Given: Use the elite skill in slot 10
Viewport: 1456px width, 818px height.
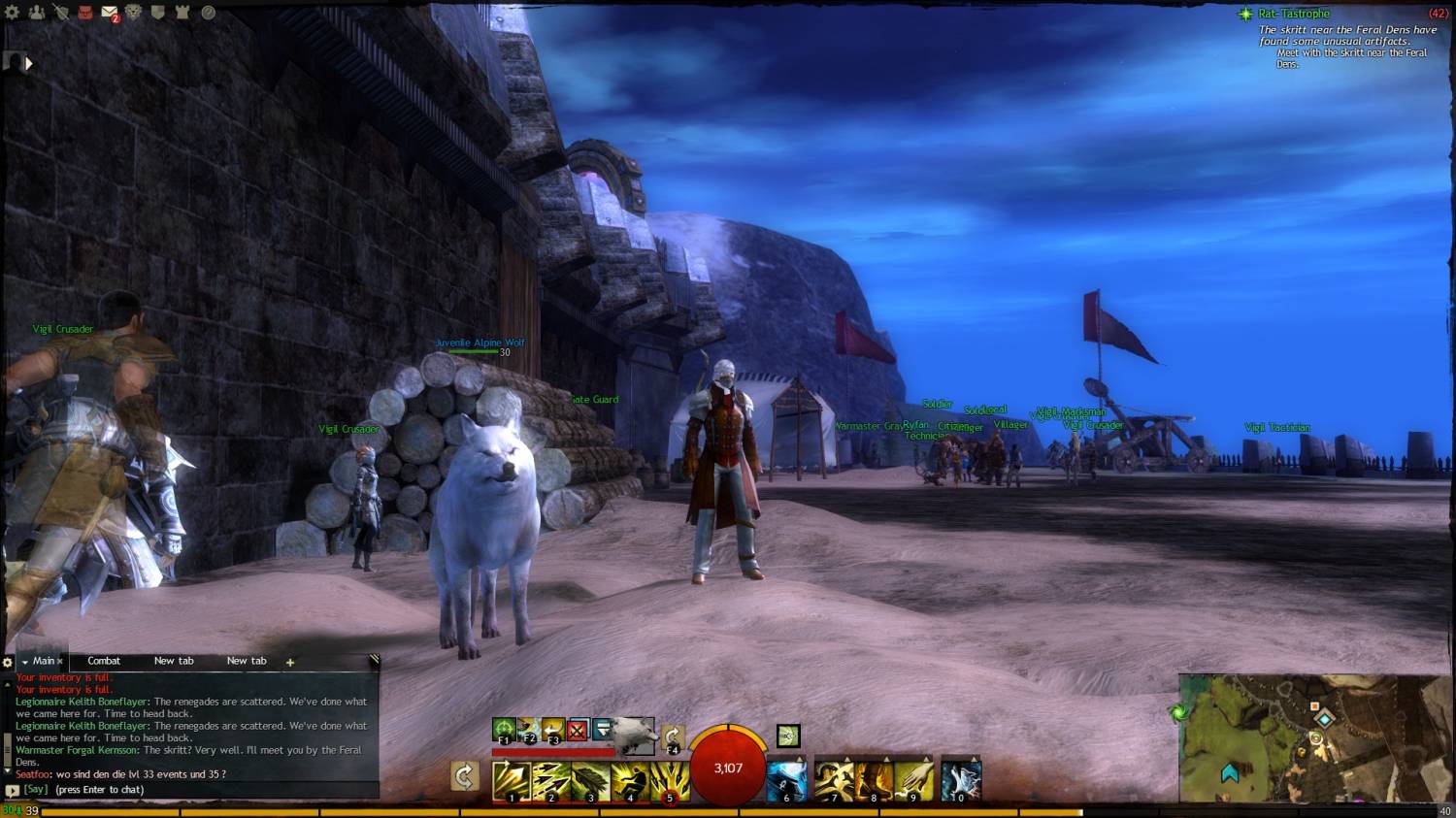Looking at the screenshot, I should [961, 781].
